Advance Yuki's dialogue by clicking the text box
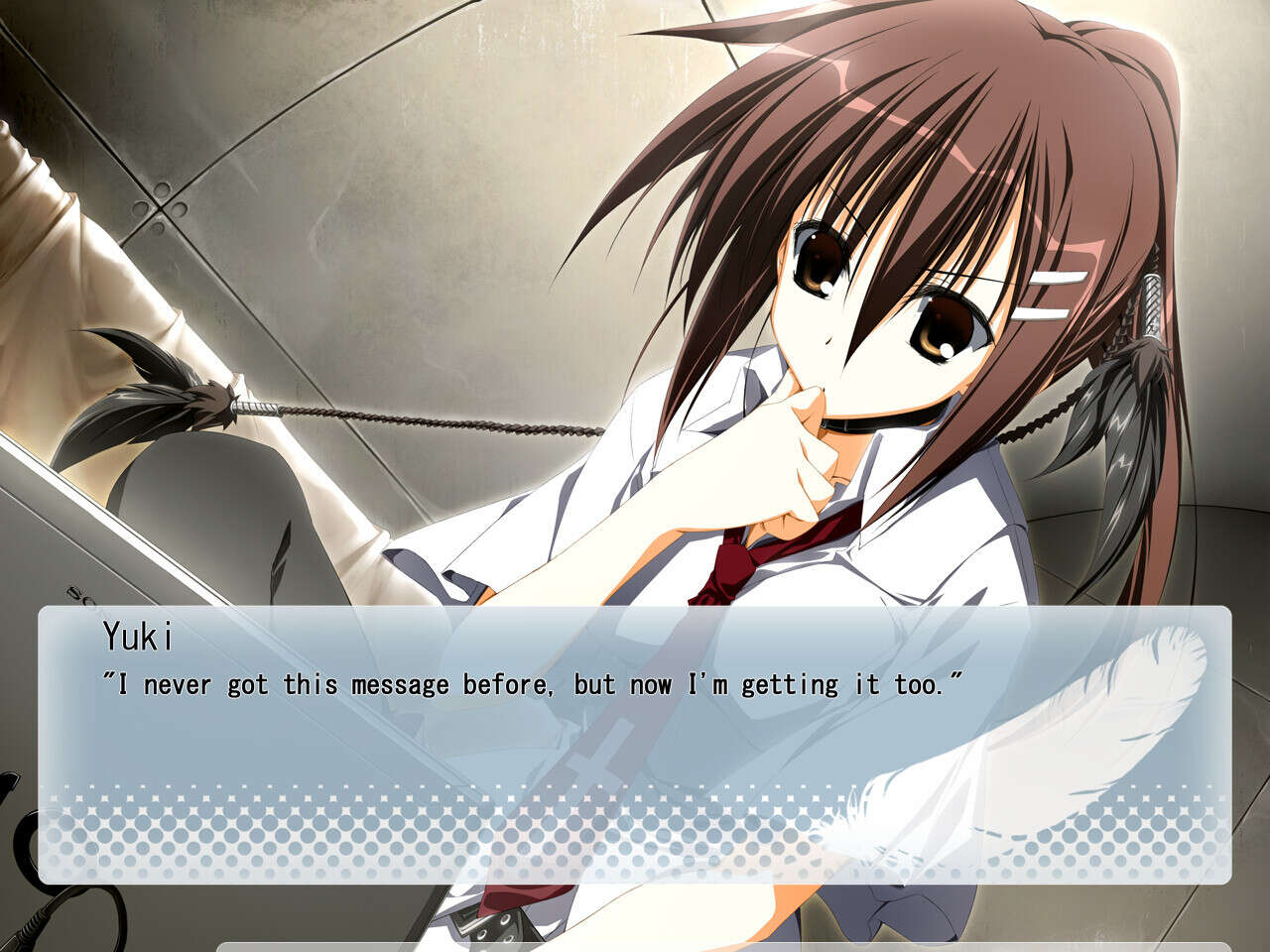1270x952 pixels. click(x=635, y=744)
